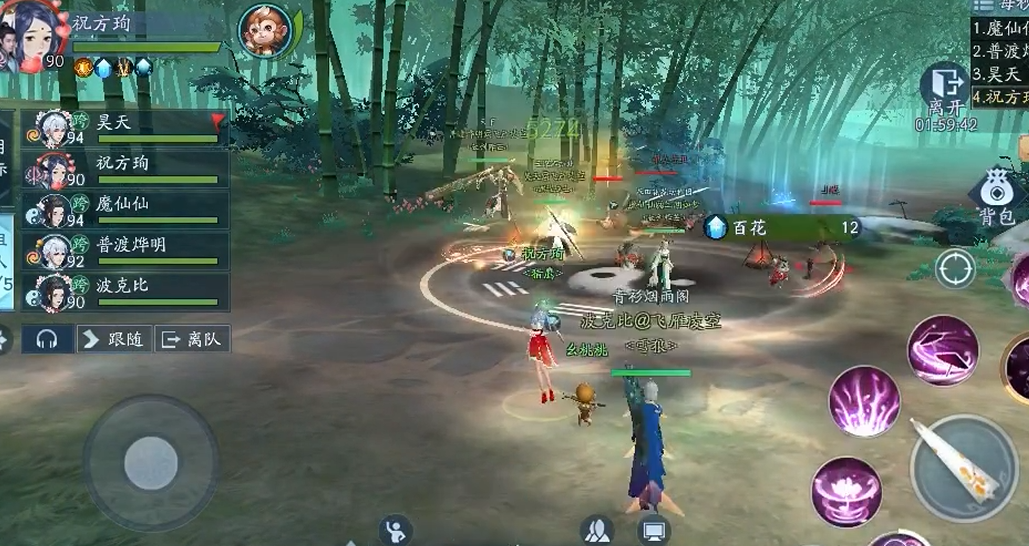Open the monkey pet portrait
1029x546 pixels.
[266, 31]
